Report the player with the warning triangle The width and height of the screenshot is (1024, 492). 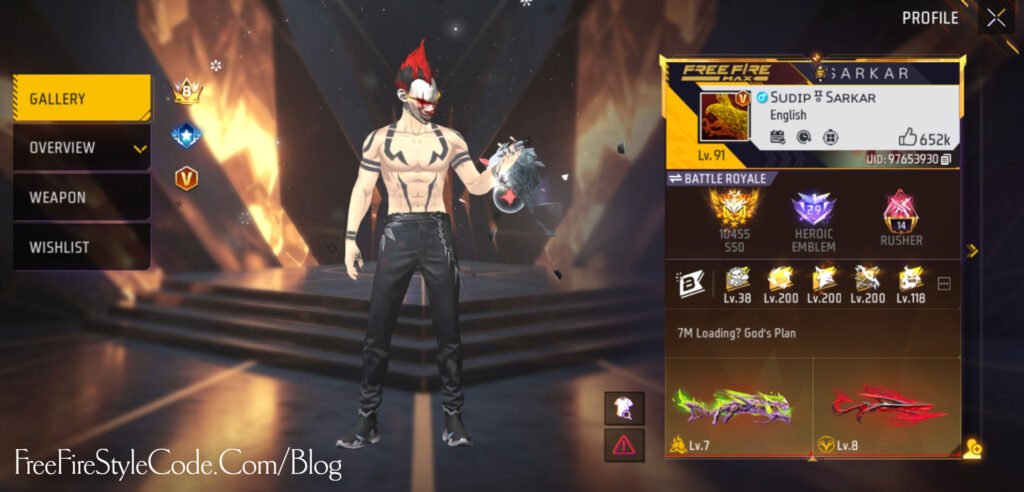[624, 444]
